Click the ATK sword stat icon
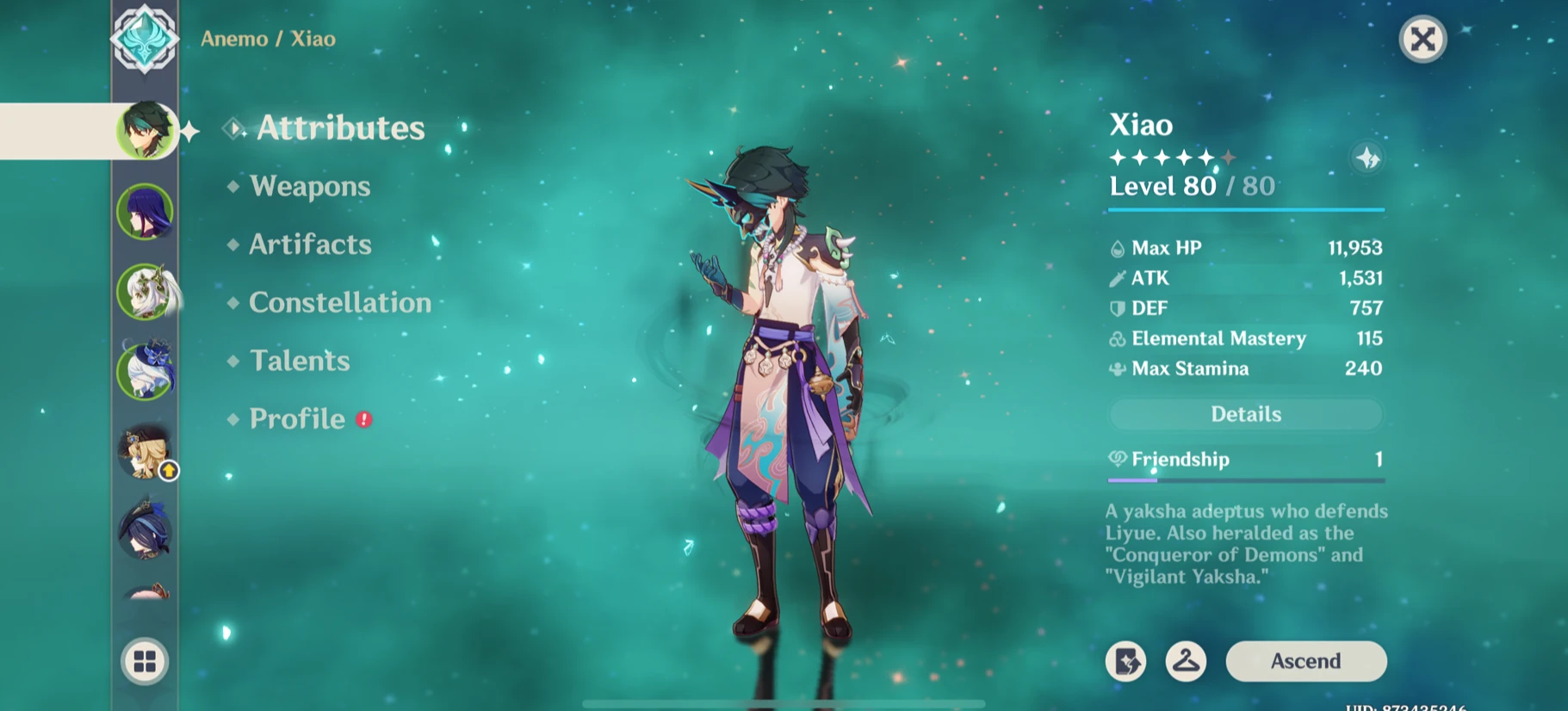Screen dimensions: 1568x711 tap(1117, 278)
